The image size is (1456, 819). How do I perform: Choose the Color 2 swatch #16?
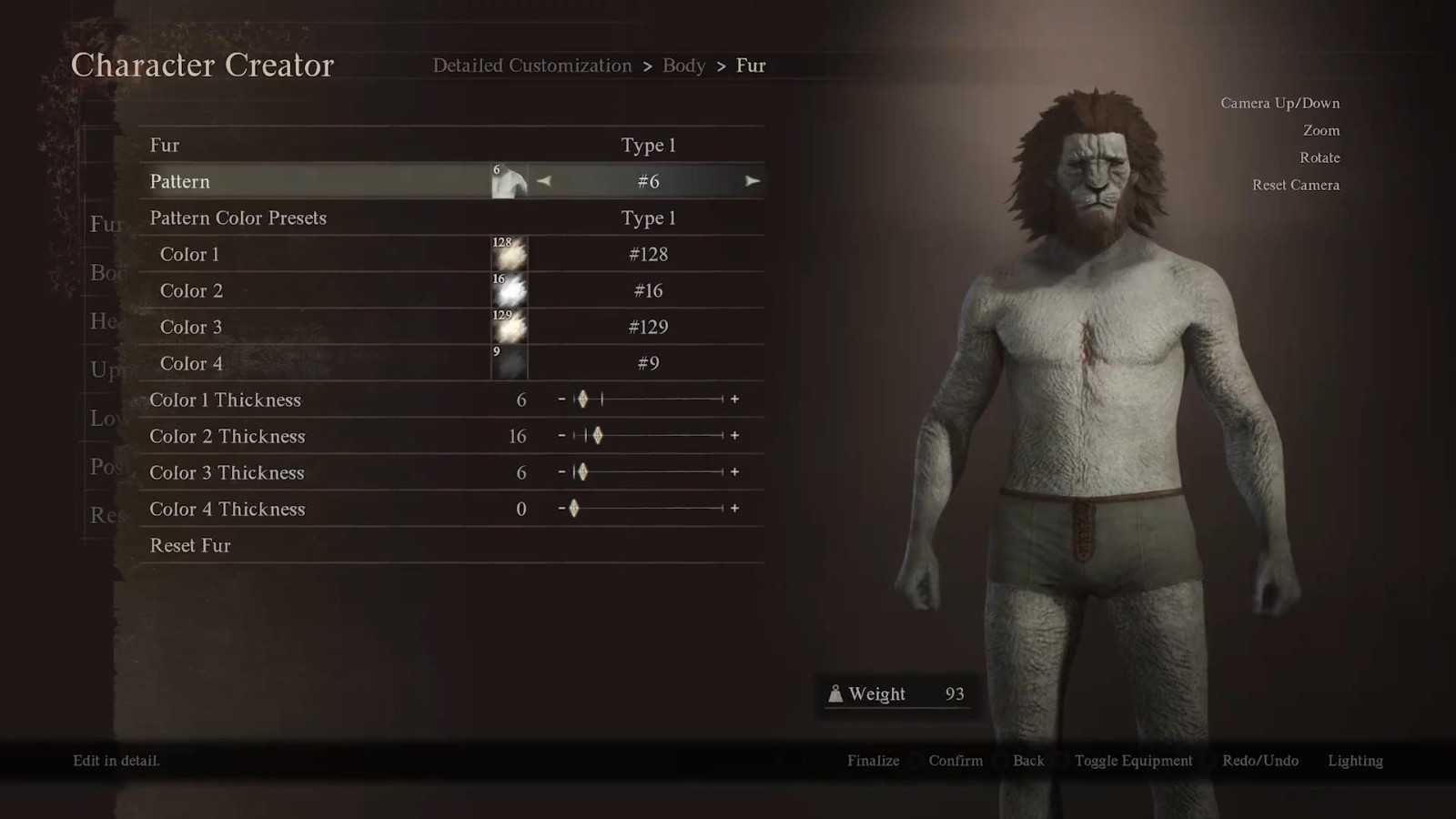click(510, 291)
